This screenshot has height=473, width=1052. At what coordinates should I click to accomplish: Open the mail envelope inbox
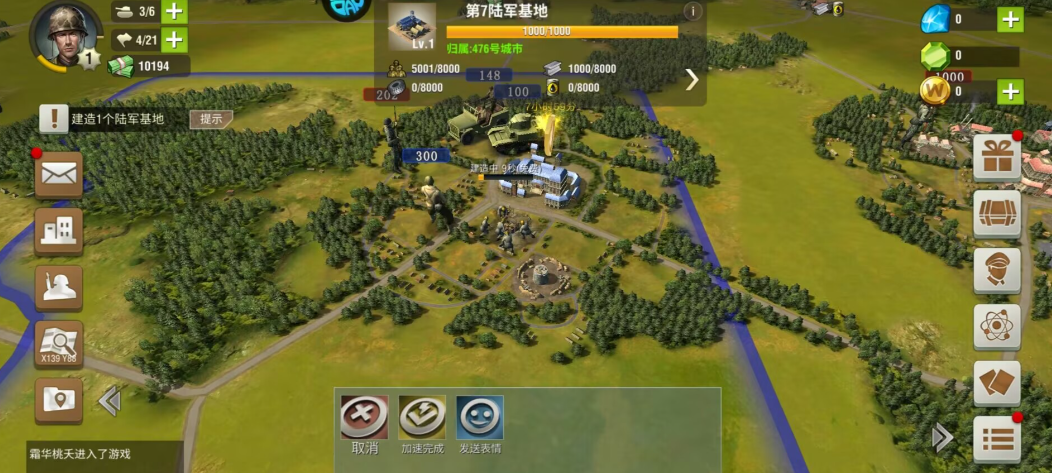click(x=59, y=175)
